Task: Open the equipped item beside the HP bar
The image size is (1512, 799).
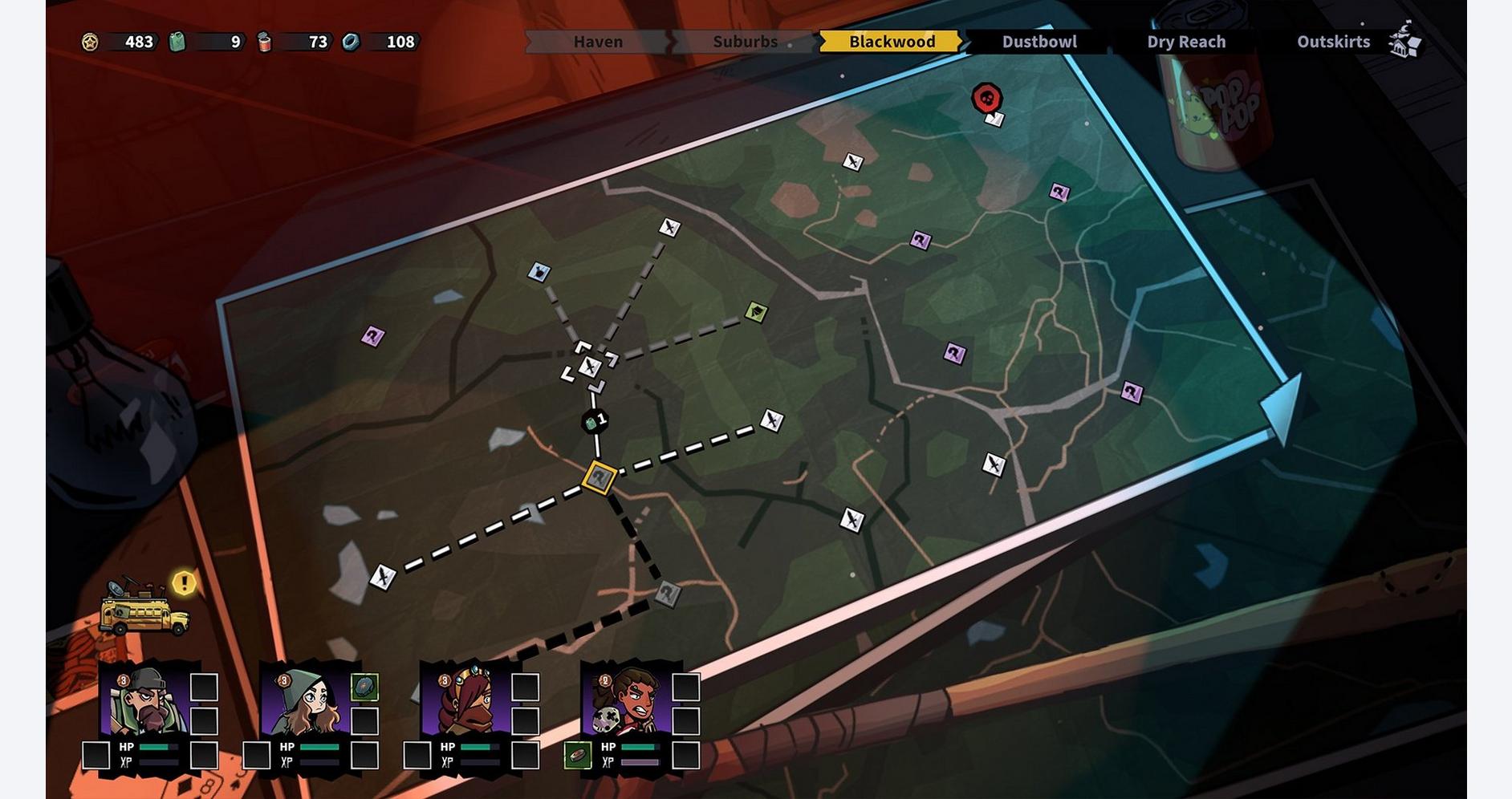Action: (x=577, y=755)
